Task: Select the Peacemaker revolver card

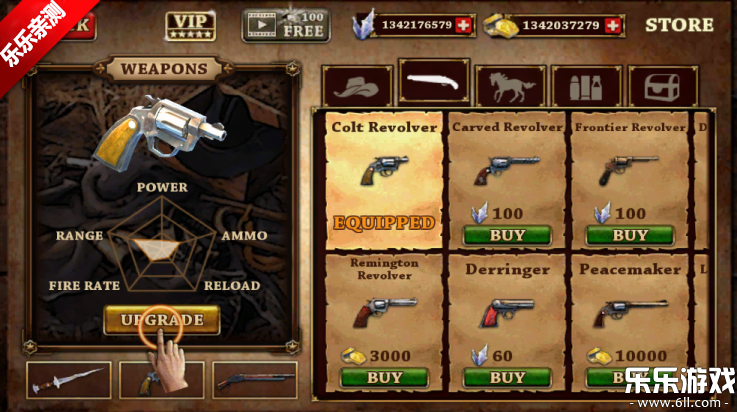Action: [x=630, y=312]
